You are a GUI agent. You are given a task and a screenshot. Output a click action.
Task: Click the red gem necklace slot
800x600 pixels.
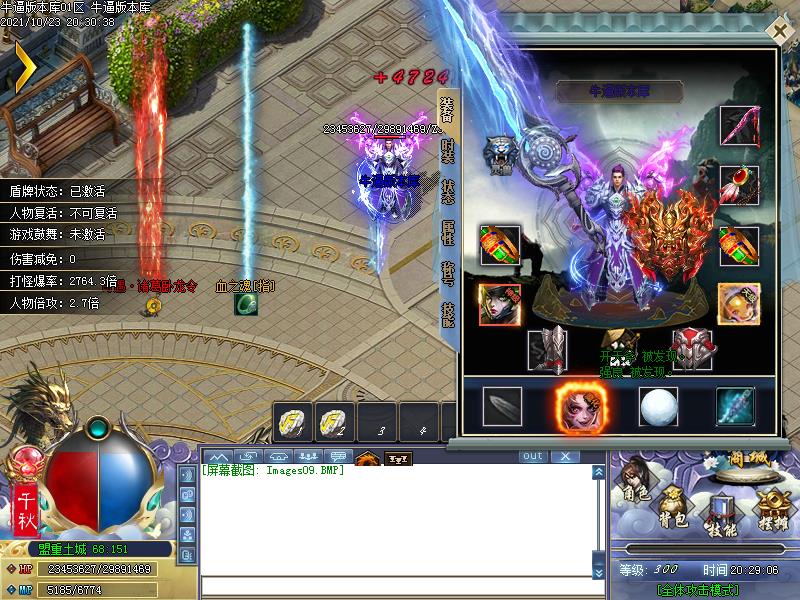pos(739,184)
